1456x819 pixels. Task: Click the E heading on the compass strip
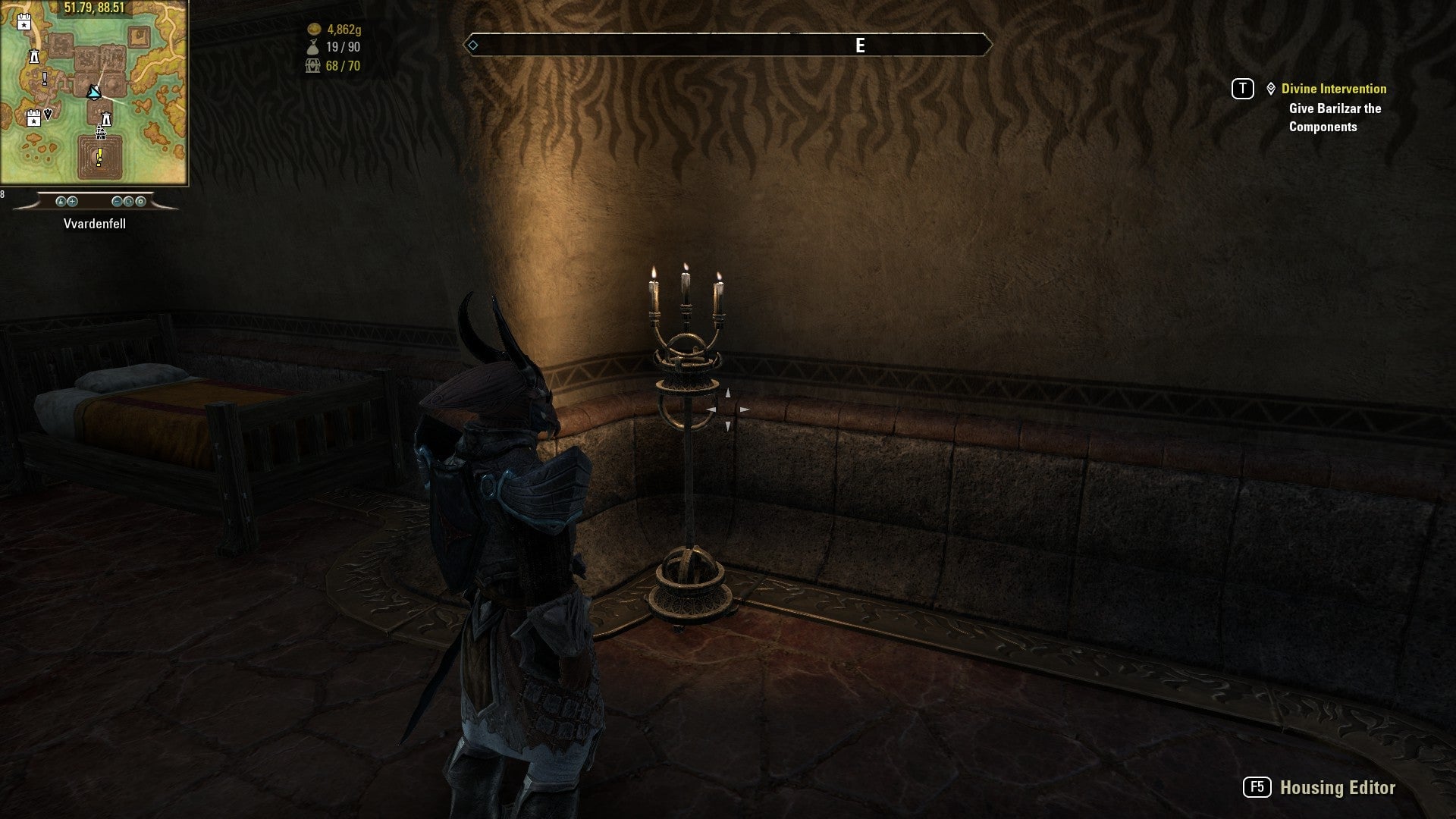859,44
